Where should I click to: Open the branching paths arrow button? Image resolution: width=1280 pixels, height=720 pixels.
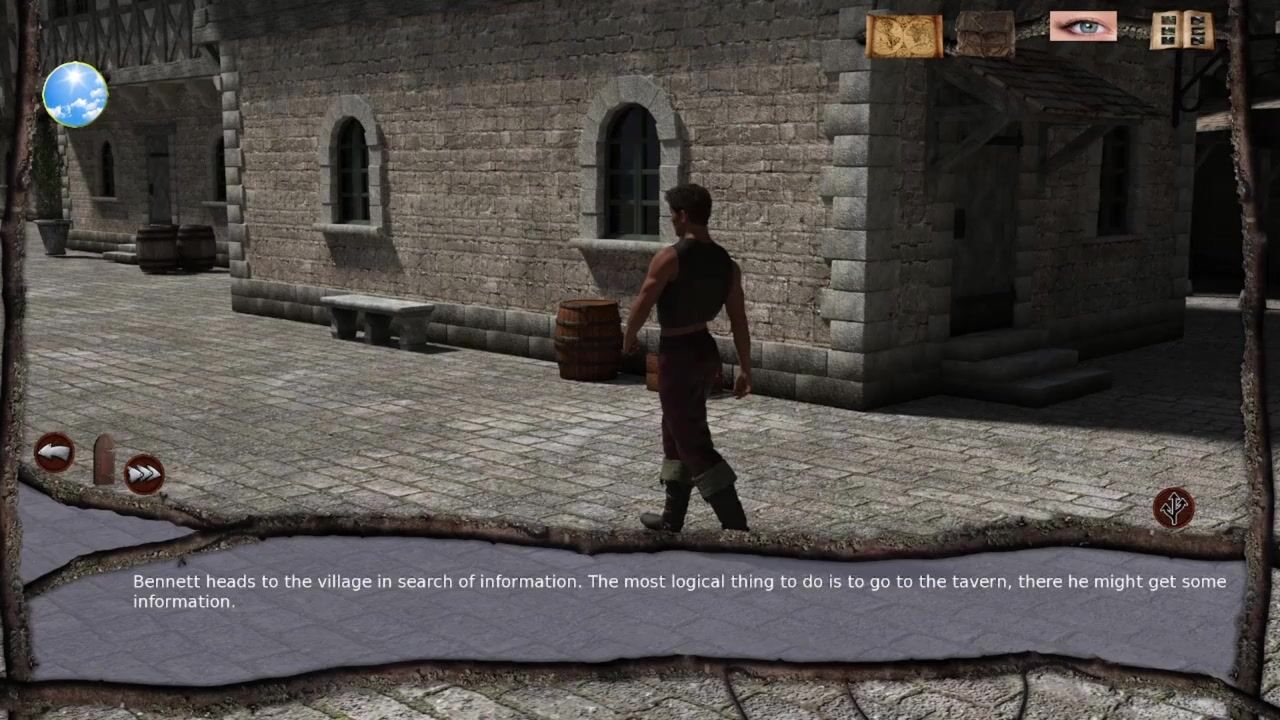point(1173,508)
